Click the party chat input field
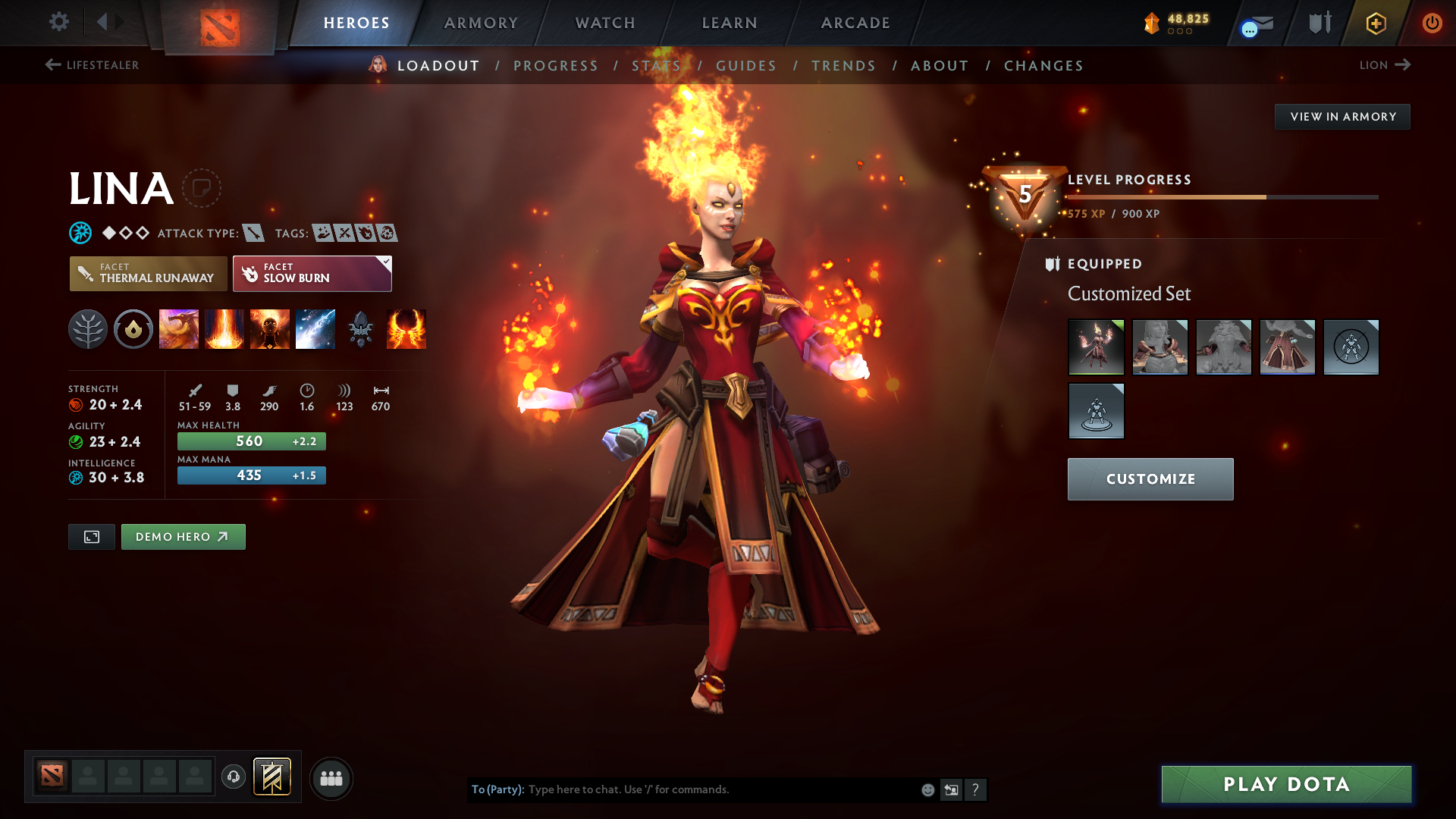The image size is (1456, 819). pos(720,789)
